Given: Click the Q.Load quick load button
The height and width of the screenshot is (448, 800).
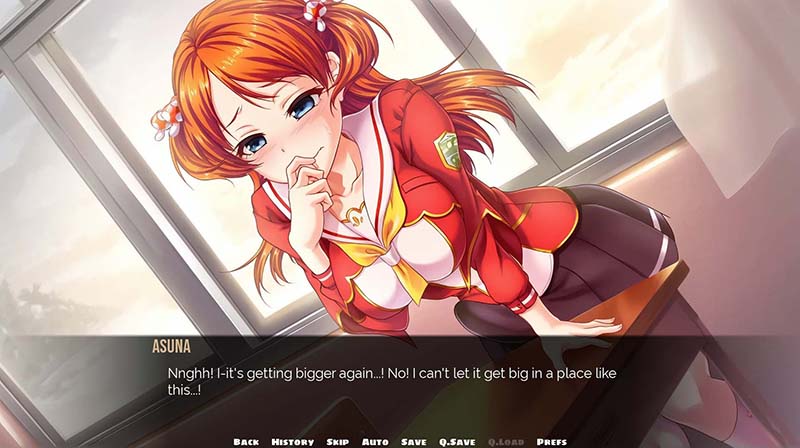Looking at the screenshot, I should 506,441.
